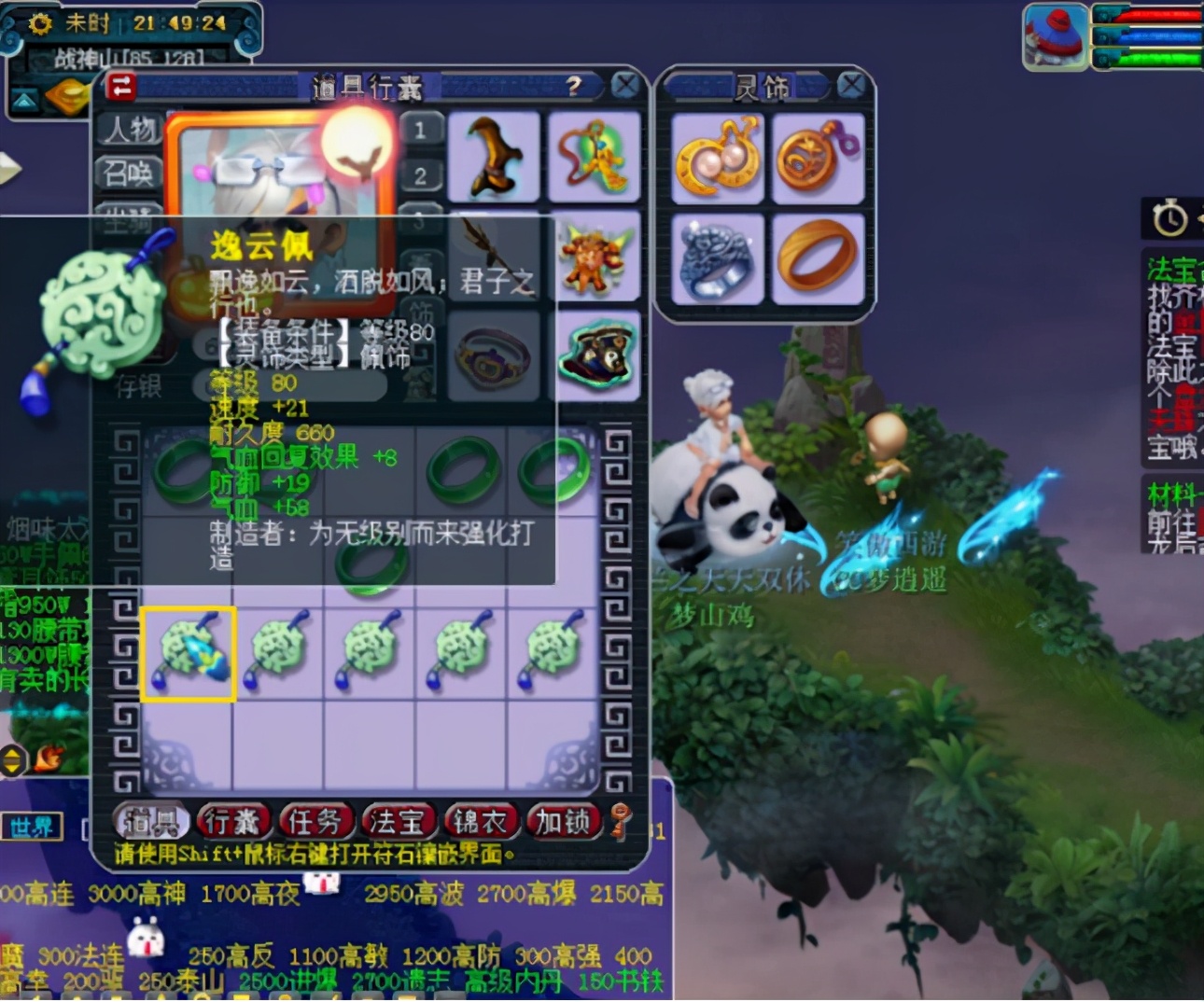
Task: Click the 世界 chat channel selector
Action: pyautogui.click(x=31, y=827)
